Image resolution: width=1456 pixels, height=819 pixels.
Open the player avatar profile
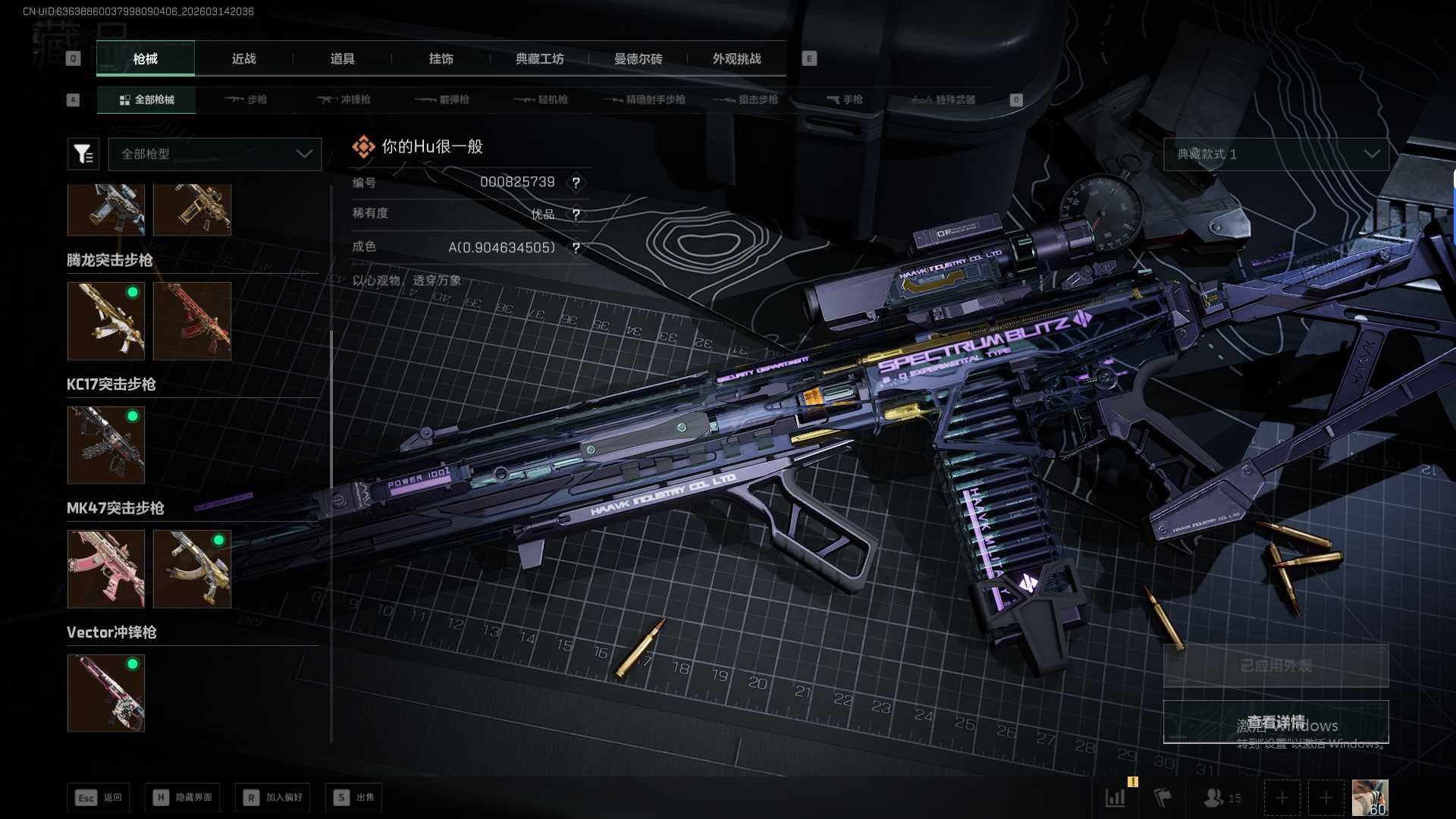[x=1370, y=797]
